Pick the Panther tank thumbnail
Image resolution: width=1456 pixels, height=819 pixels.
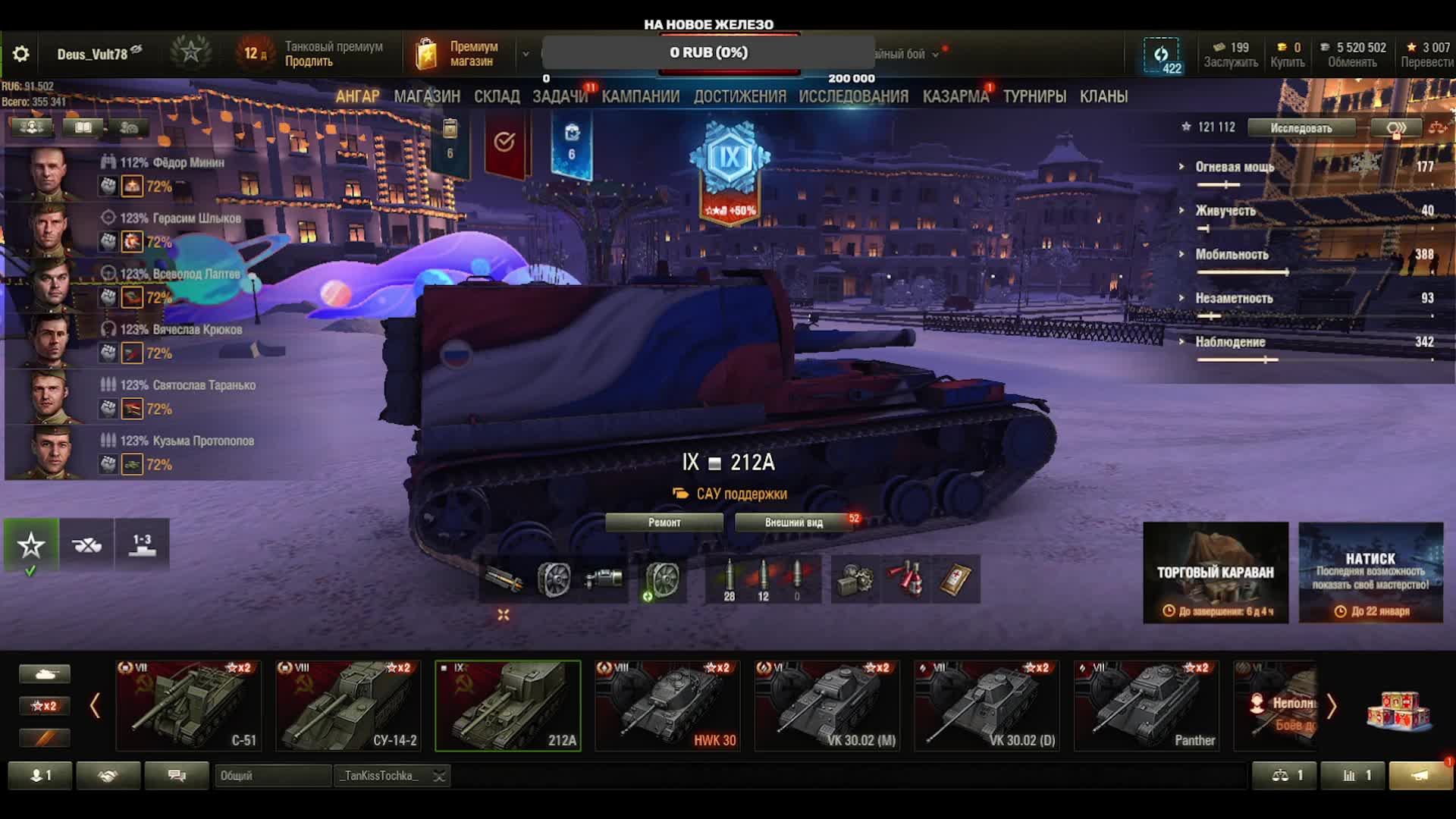pyautogui.click(x=1147, y=706)
